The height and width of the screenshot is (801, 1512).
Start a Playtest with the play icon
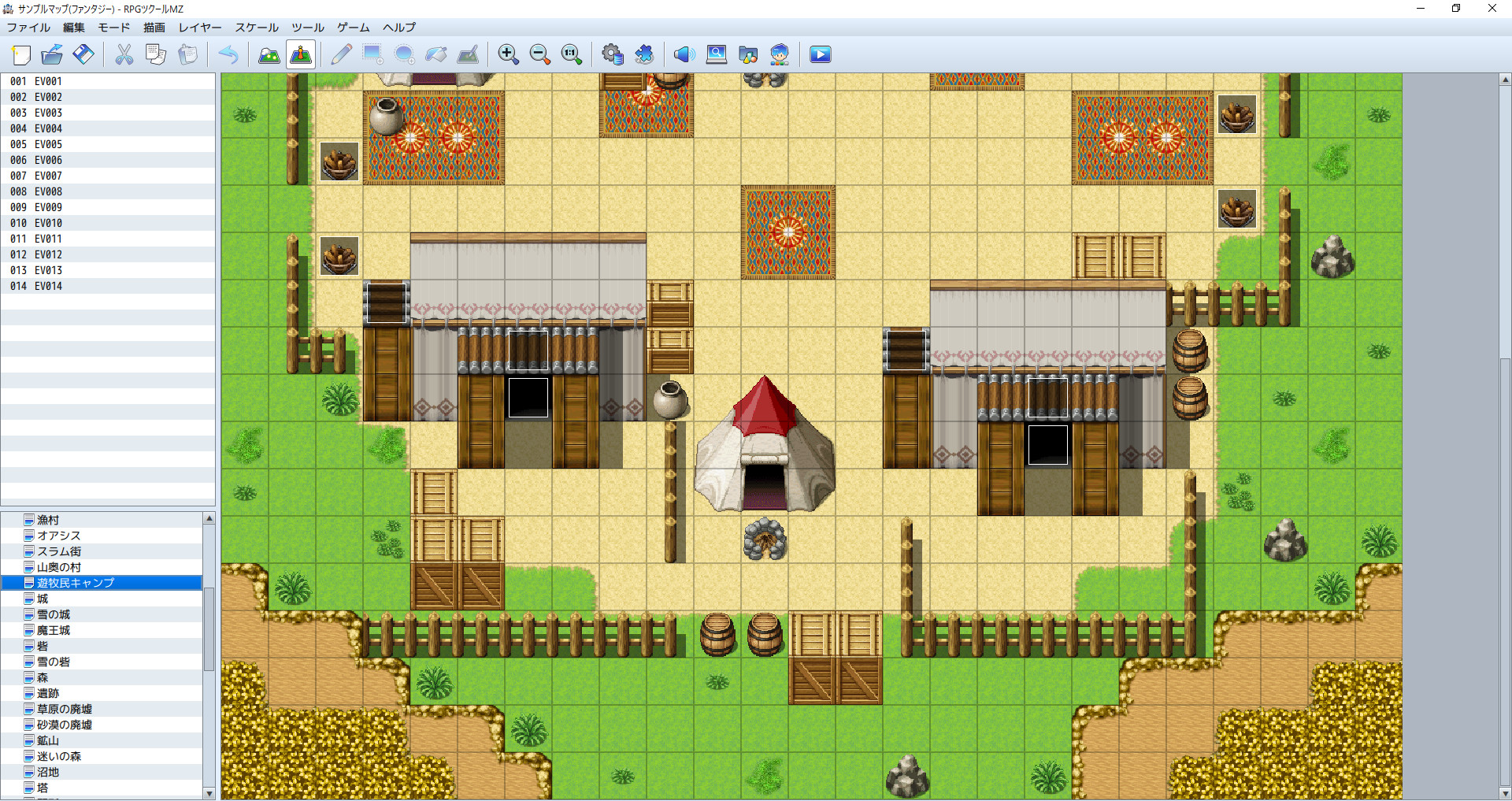tap(820, 54)
